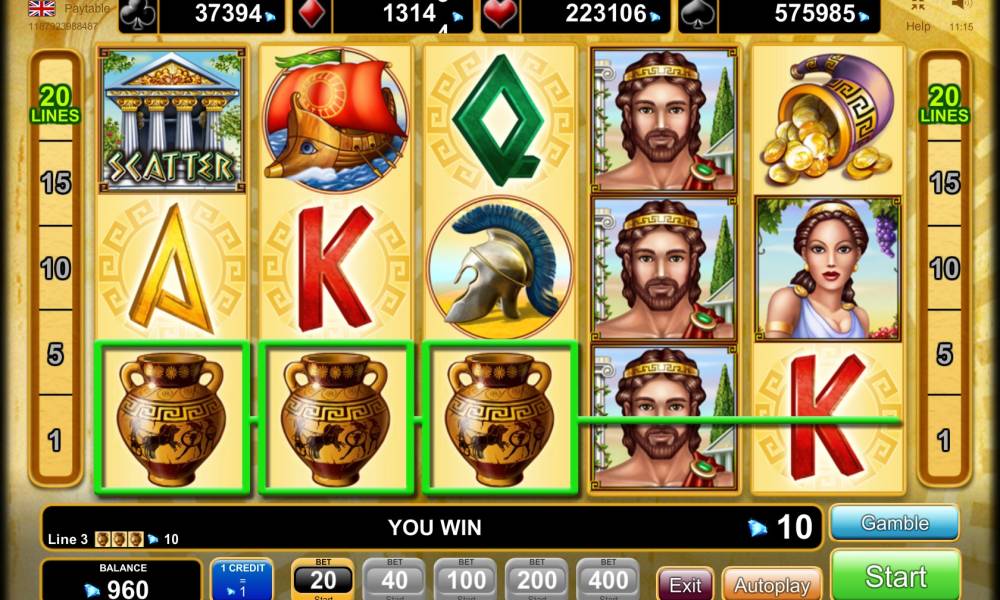Select 1 line on the right panel
1000x600 pixels.
[944, 440]
